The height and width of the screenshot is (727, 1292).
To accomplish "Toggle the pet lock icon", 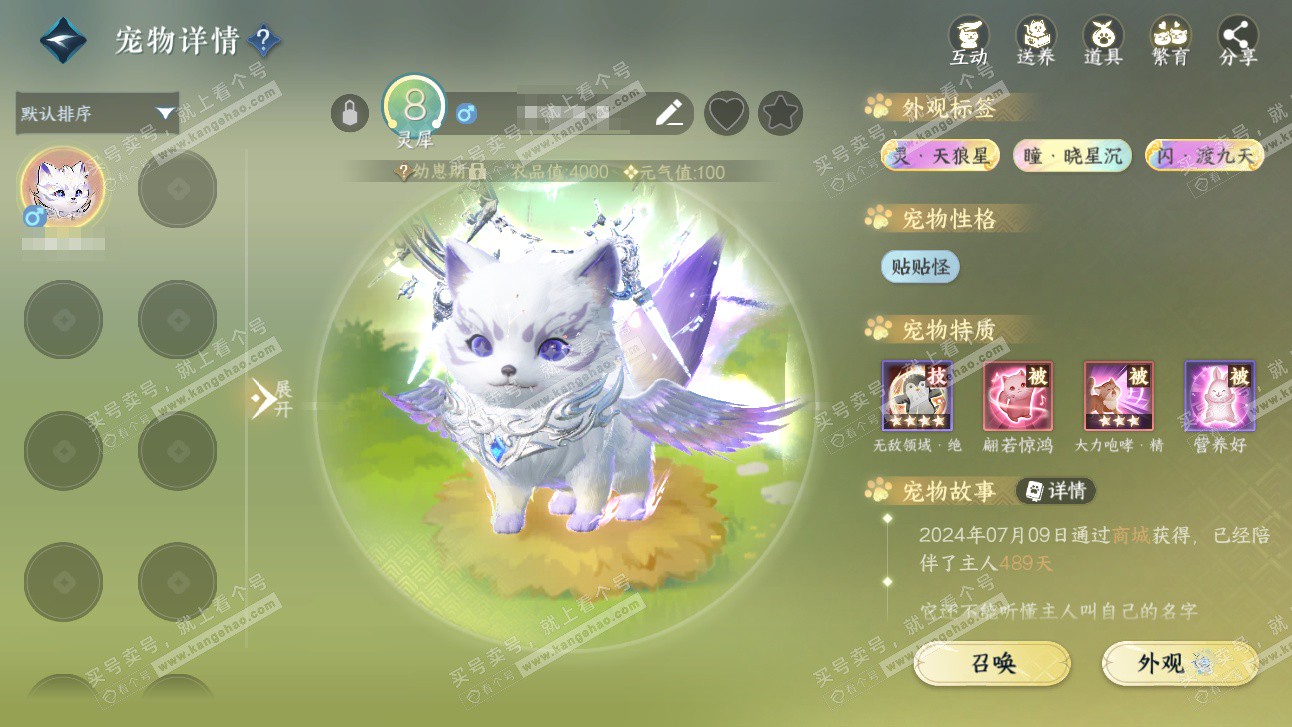I will click(x=349, y=113).
